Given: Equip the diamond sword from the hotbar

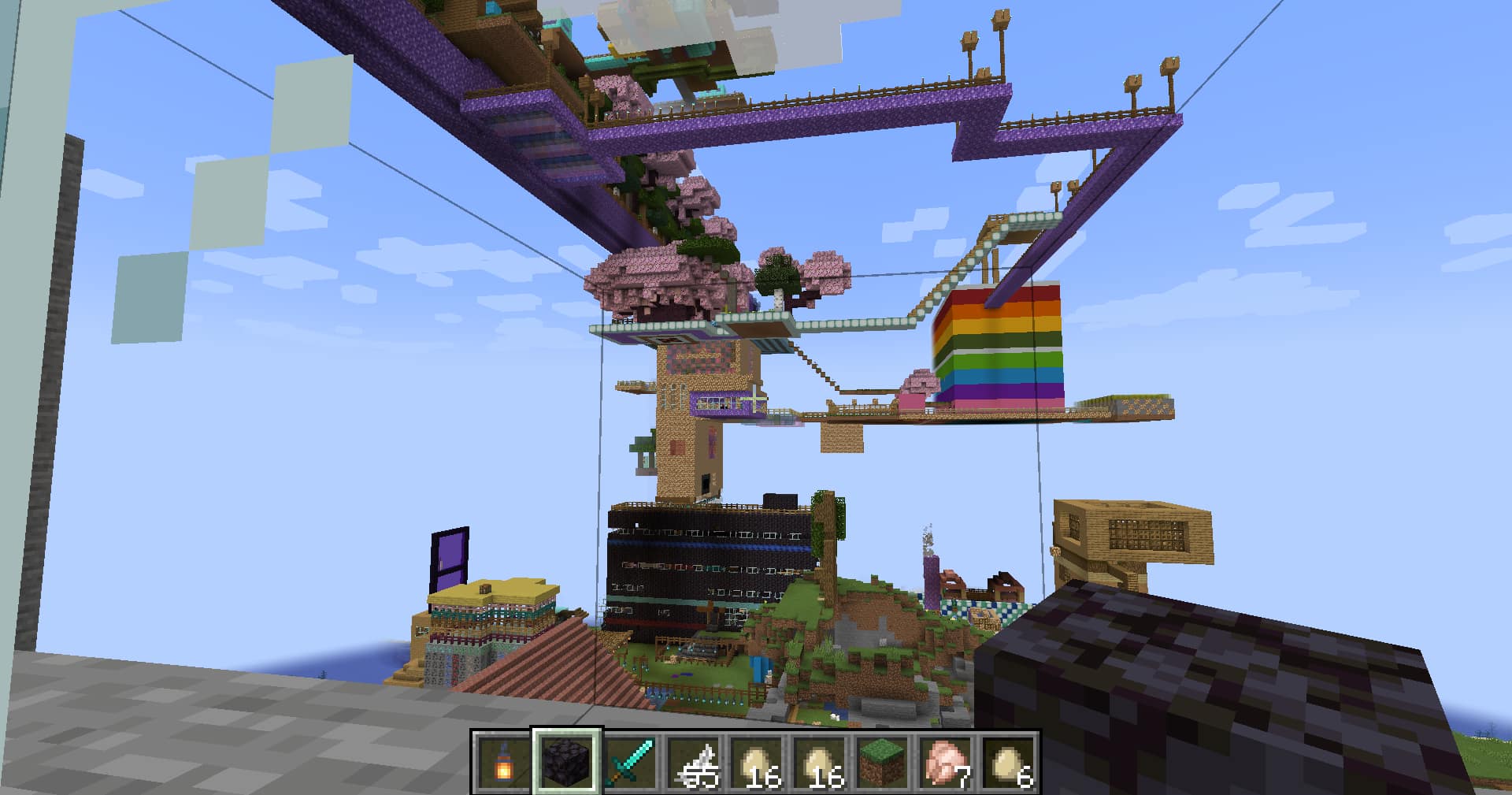Looking at the screenshot, I should click(631, 763).
